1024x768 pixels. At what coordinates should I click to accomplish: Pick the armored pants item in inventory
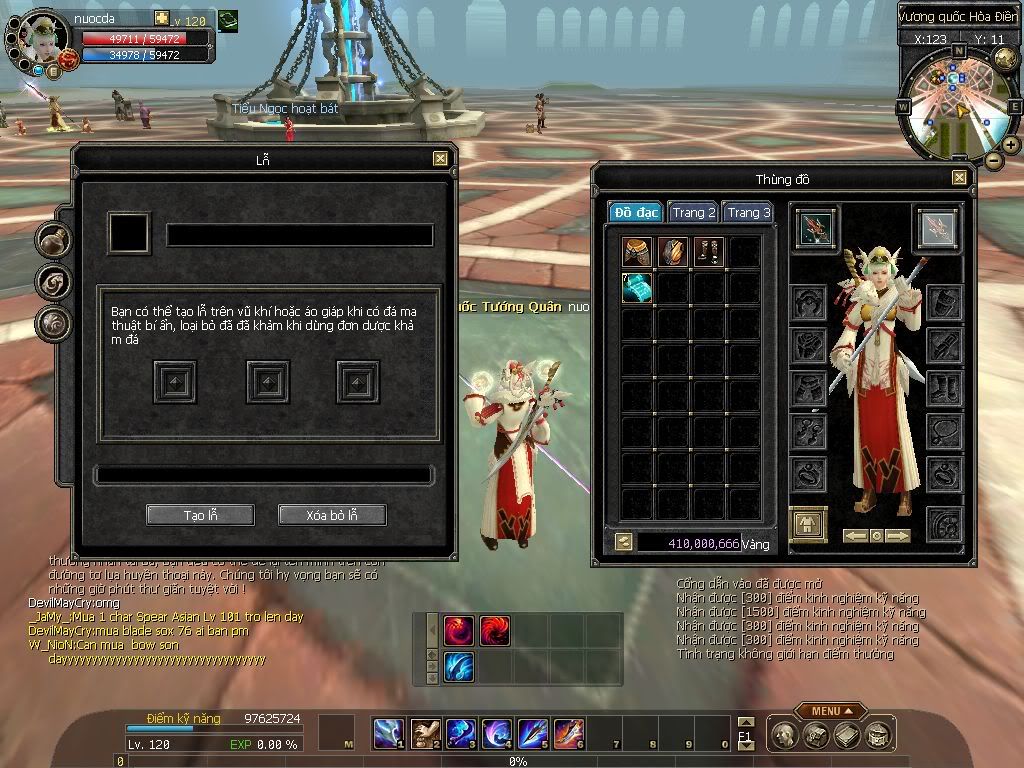(637, 252)
